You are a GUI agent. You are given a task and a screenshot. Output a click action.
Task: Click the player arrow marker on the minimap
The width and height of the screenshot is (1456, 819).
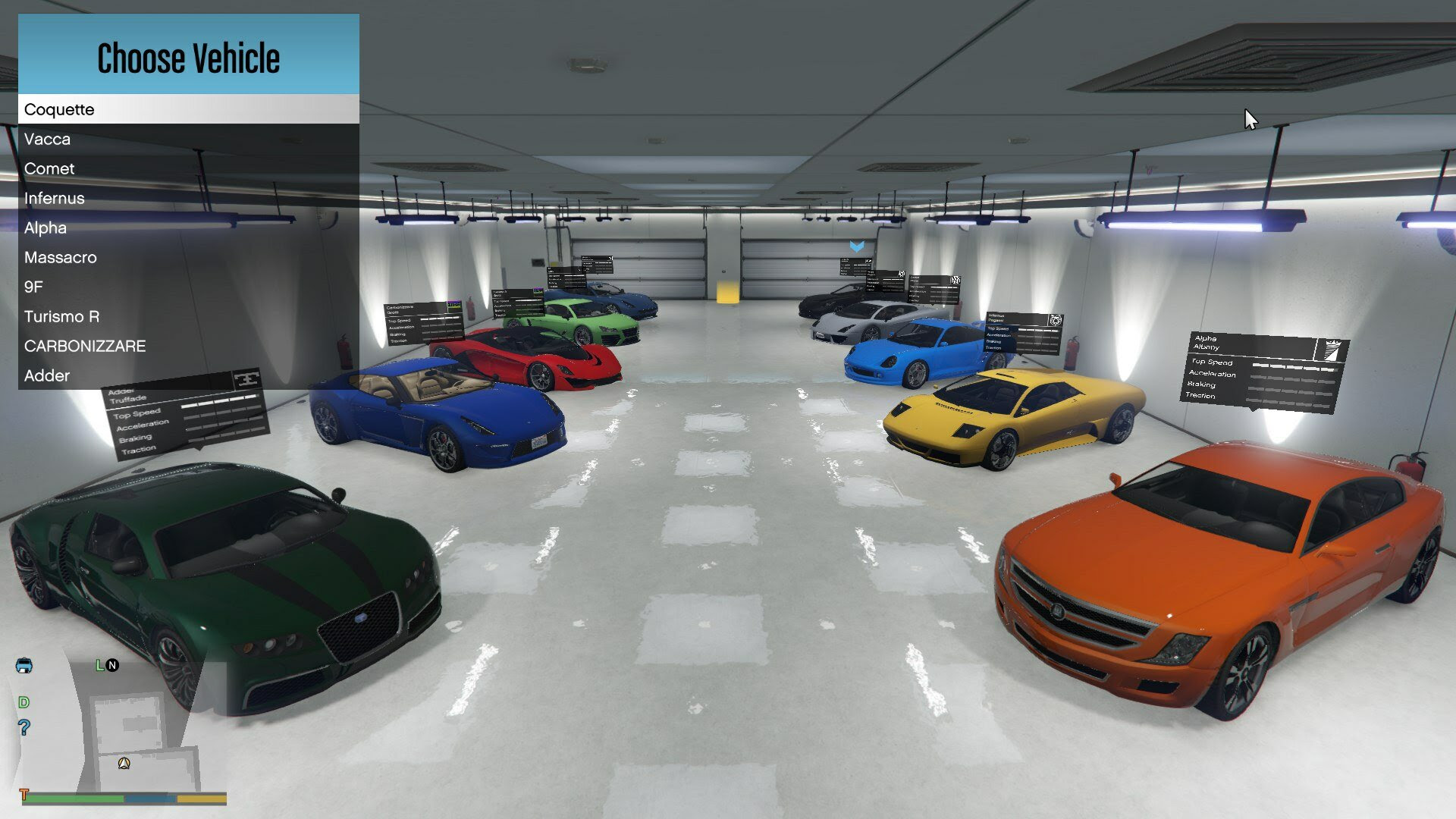[124, 764]
